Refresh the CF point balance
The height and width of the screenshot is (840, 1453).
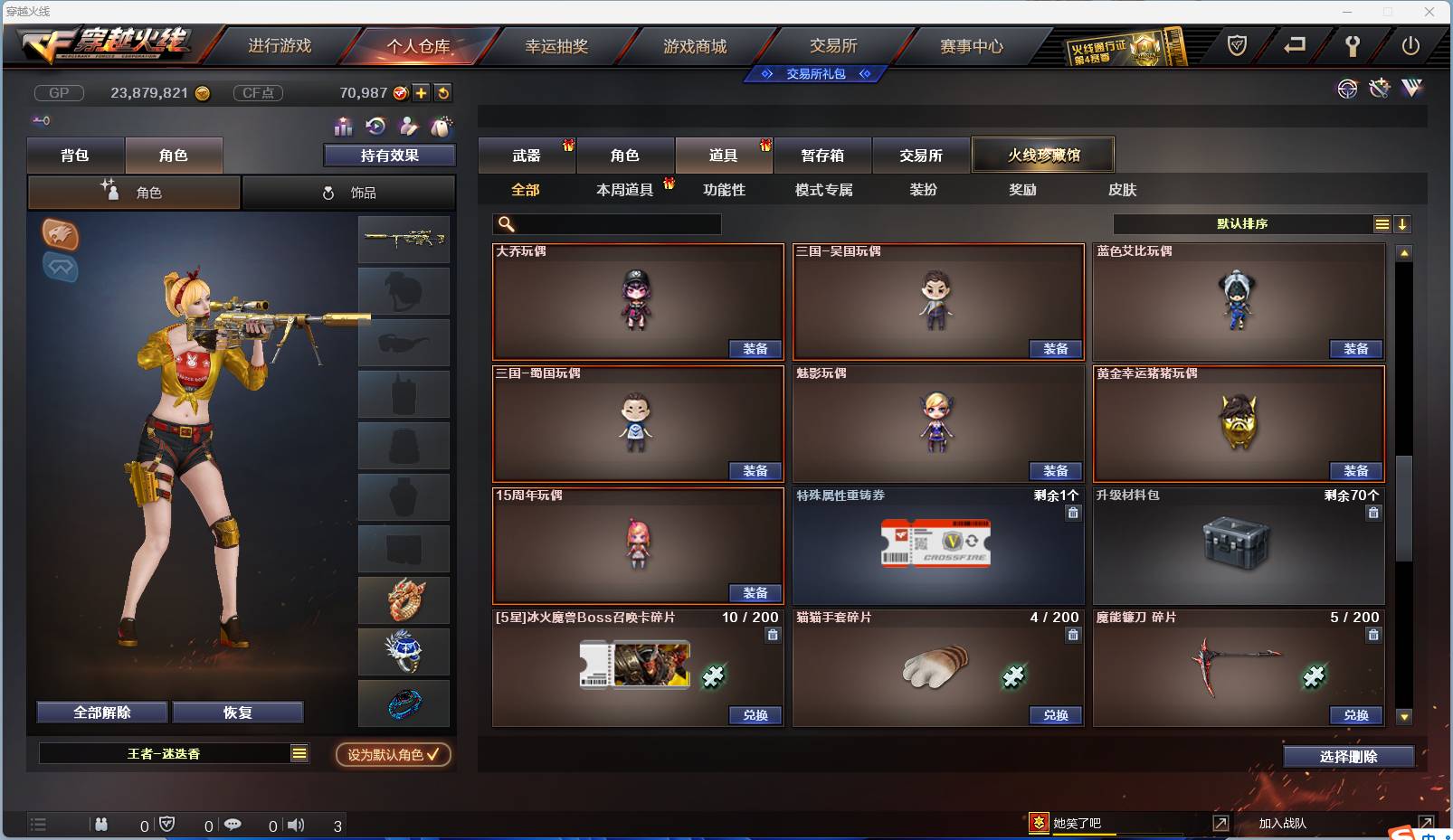click(443, 92)
